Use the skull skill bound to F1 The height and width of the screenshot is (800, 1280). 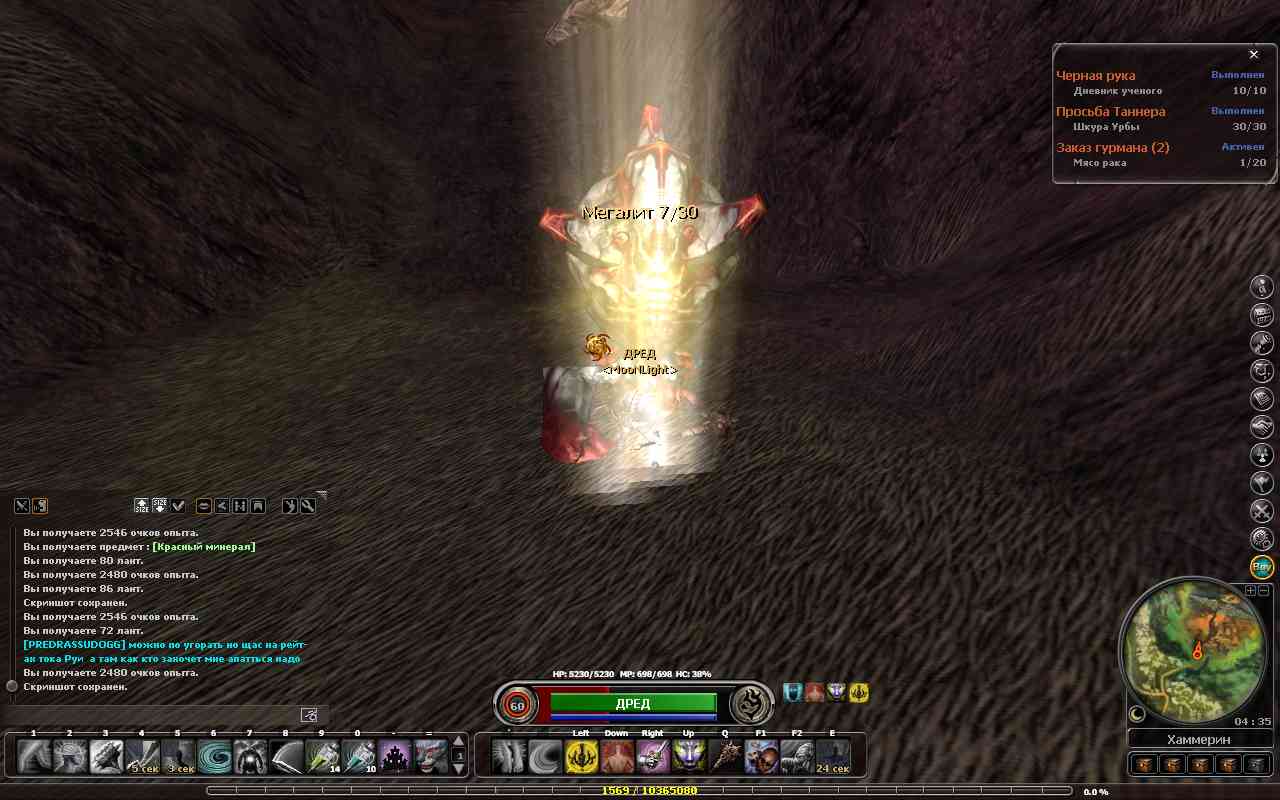tap(761, 757)
